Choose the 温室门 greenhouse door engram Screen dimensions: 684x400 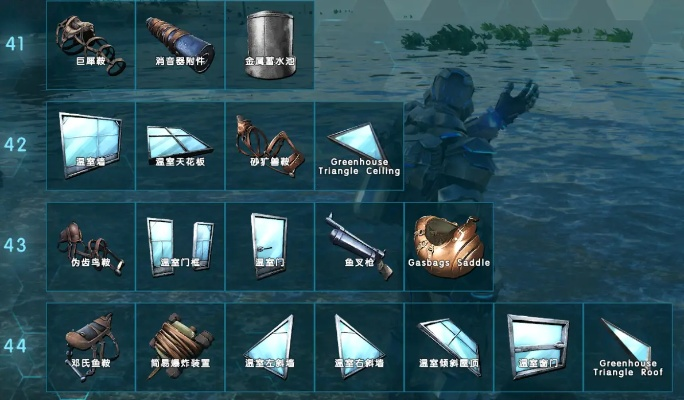coord(269,246)
